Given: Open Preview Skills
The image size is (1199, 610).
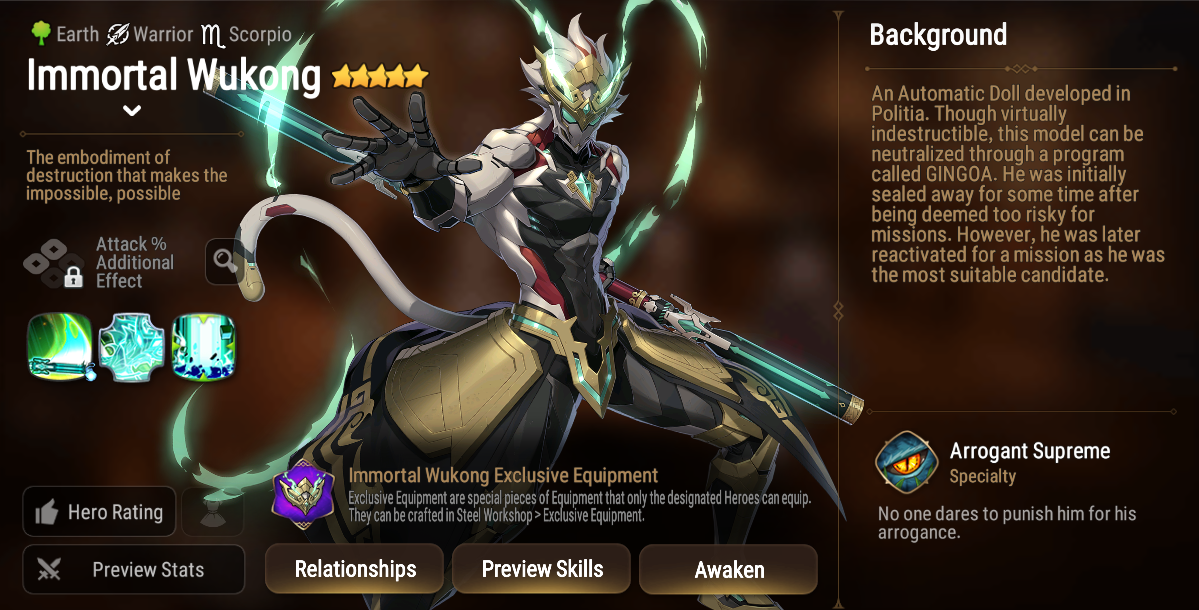Looking at the screenshot, I should point(542,569).
